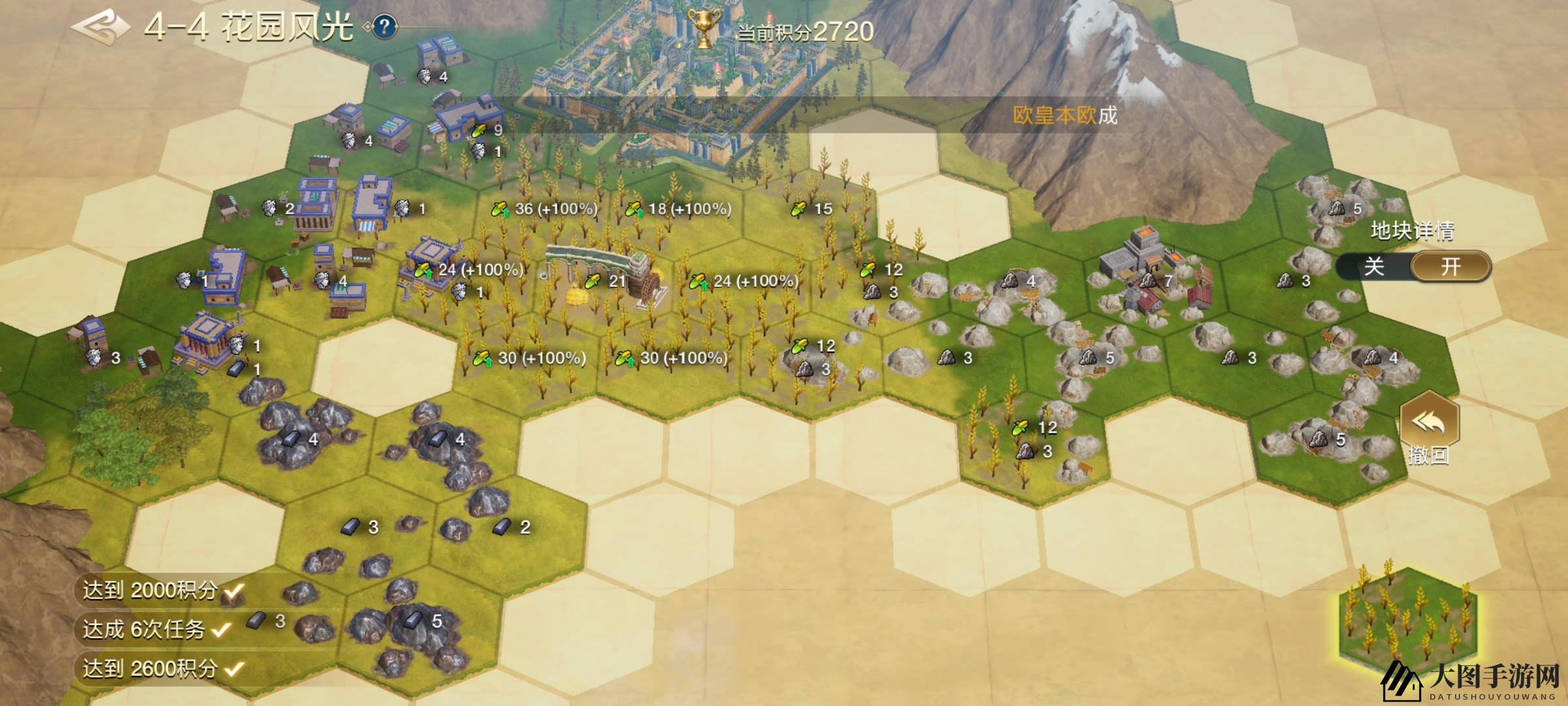Switch tile details toggle to 关
The width and height of the screenshot is (1568, 706).
(1373, 267)
